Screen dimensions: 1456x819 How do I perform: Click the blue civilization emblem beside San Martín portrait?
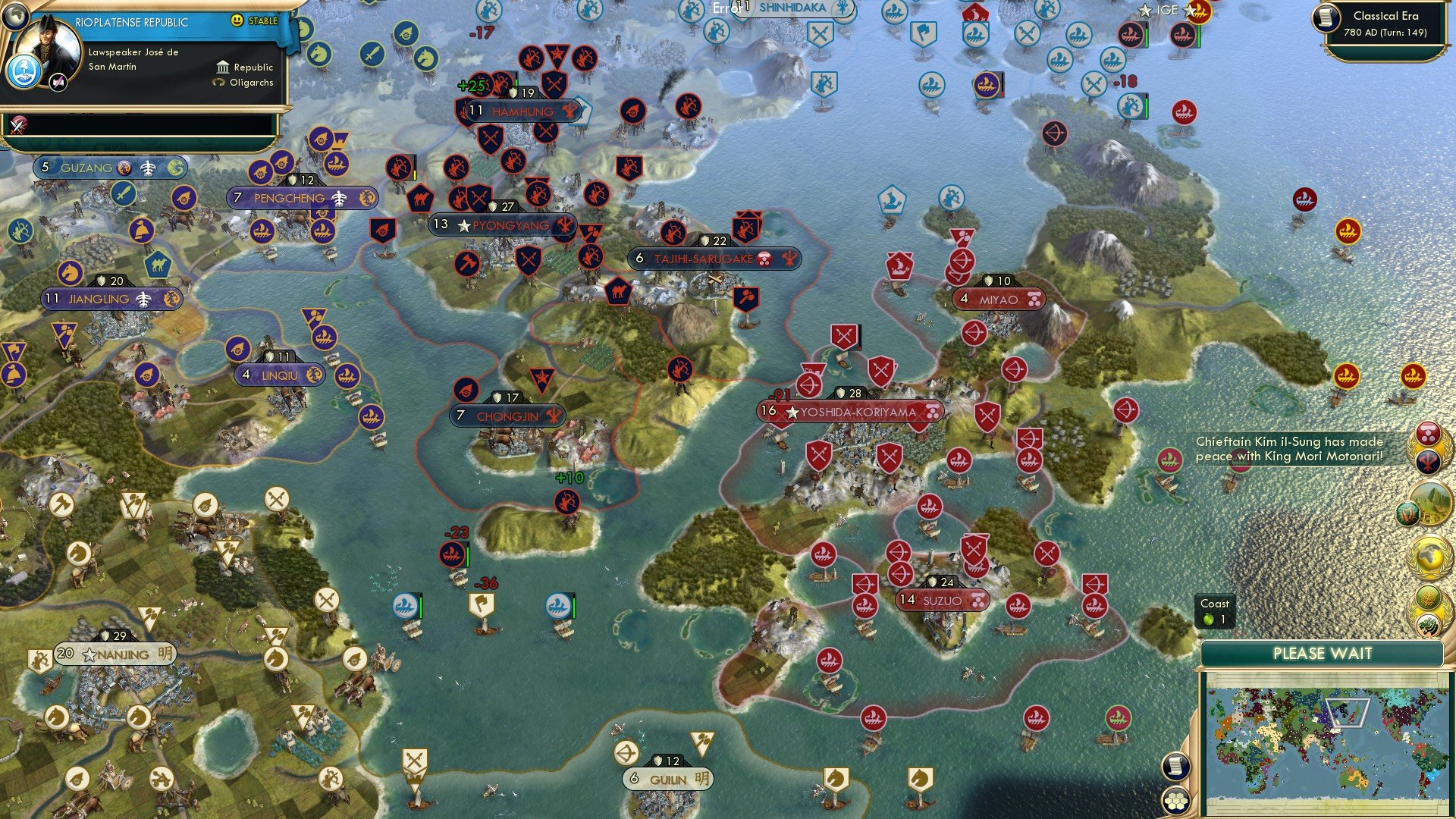coord(24,71)
